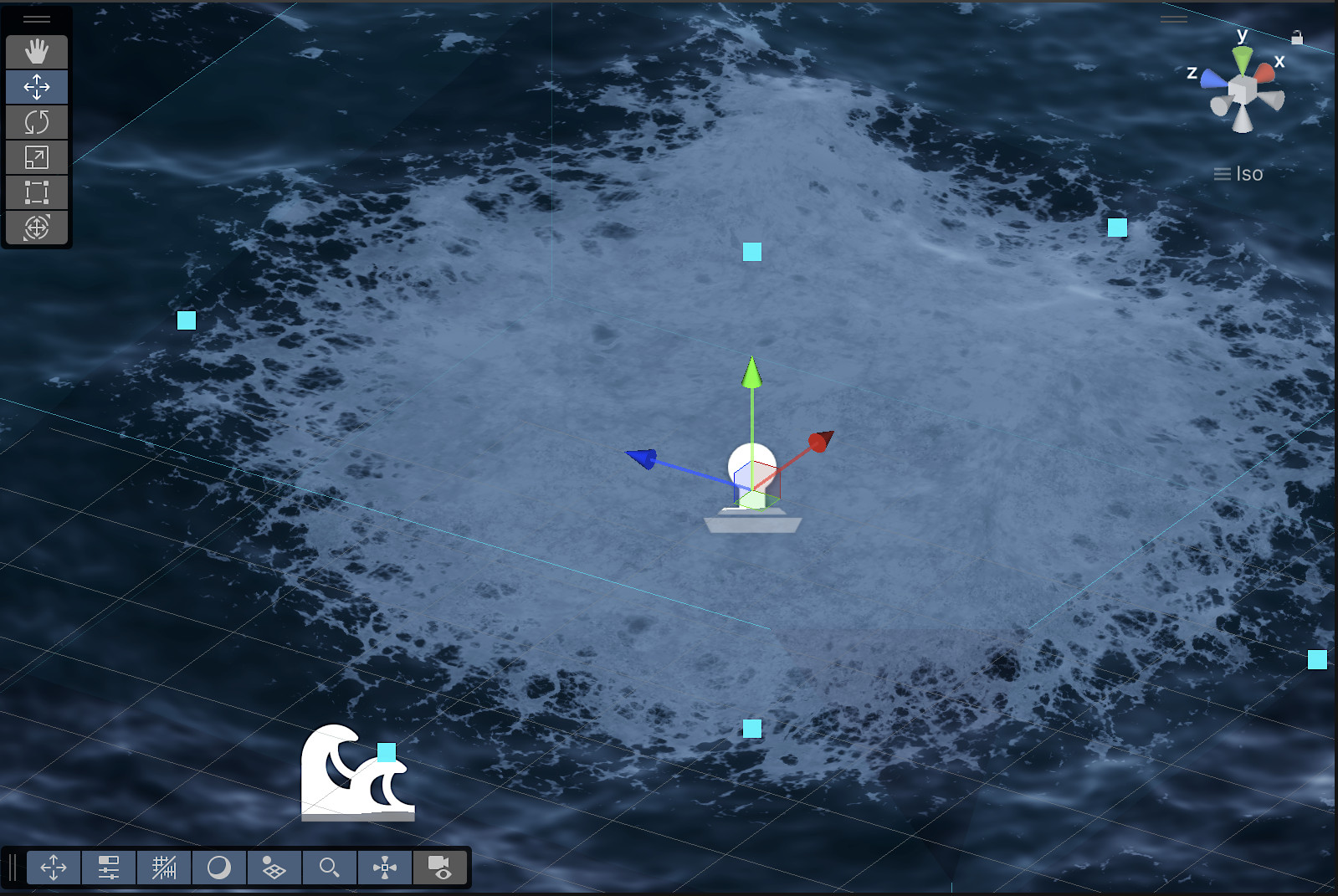Open the scene filter options with sliders icon
1338x896 pixels.
109,868
